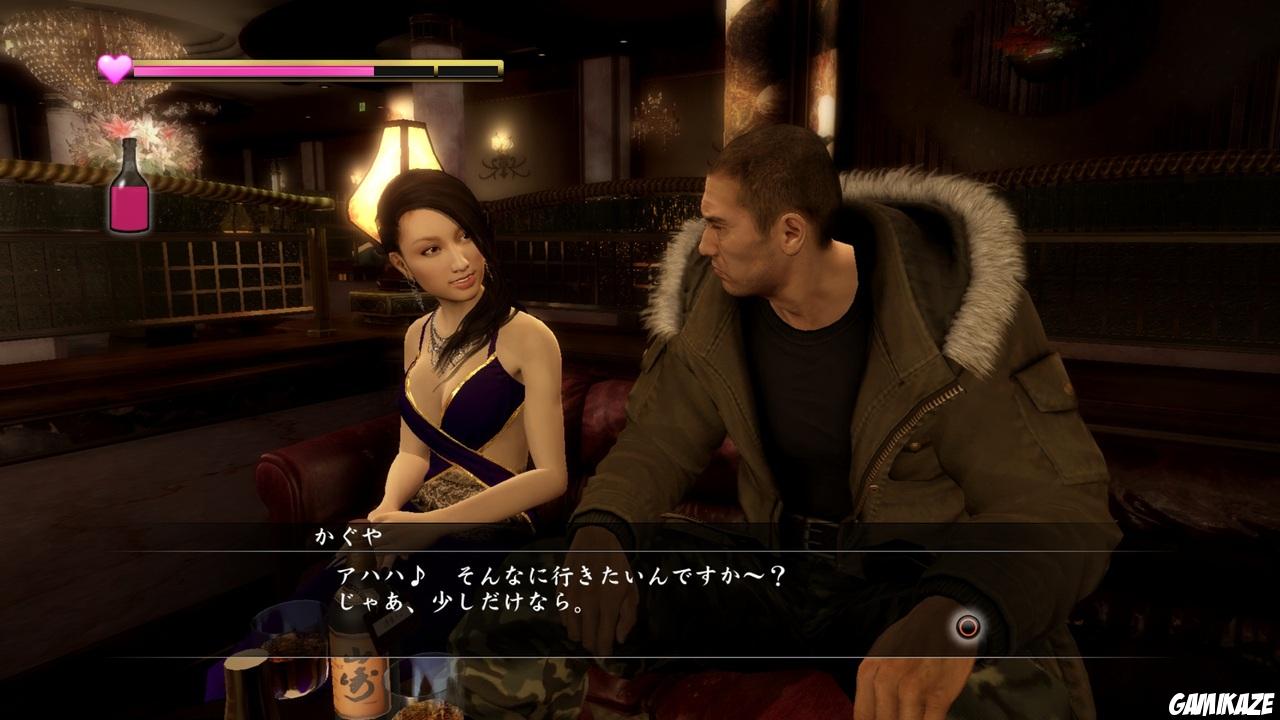Viewport: 1280px width, 720px height.
Task: Click the pink heart affection icon
Action: (x=113, y=67)
